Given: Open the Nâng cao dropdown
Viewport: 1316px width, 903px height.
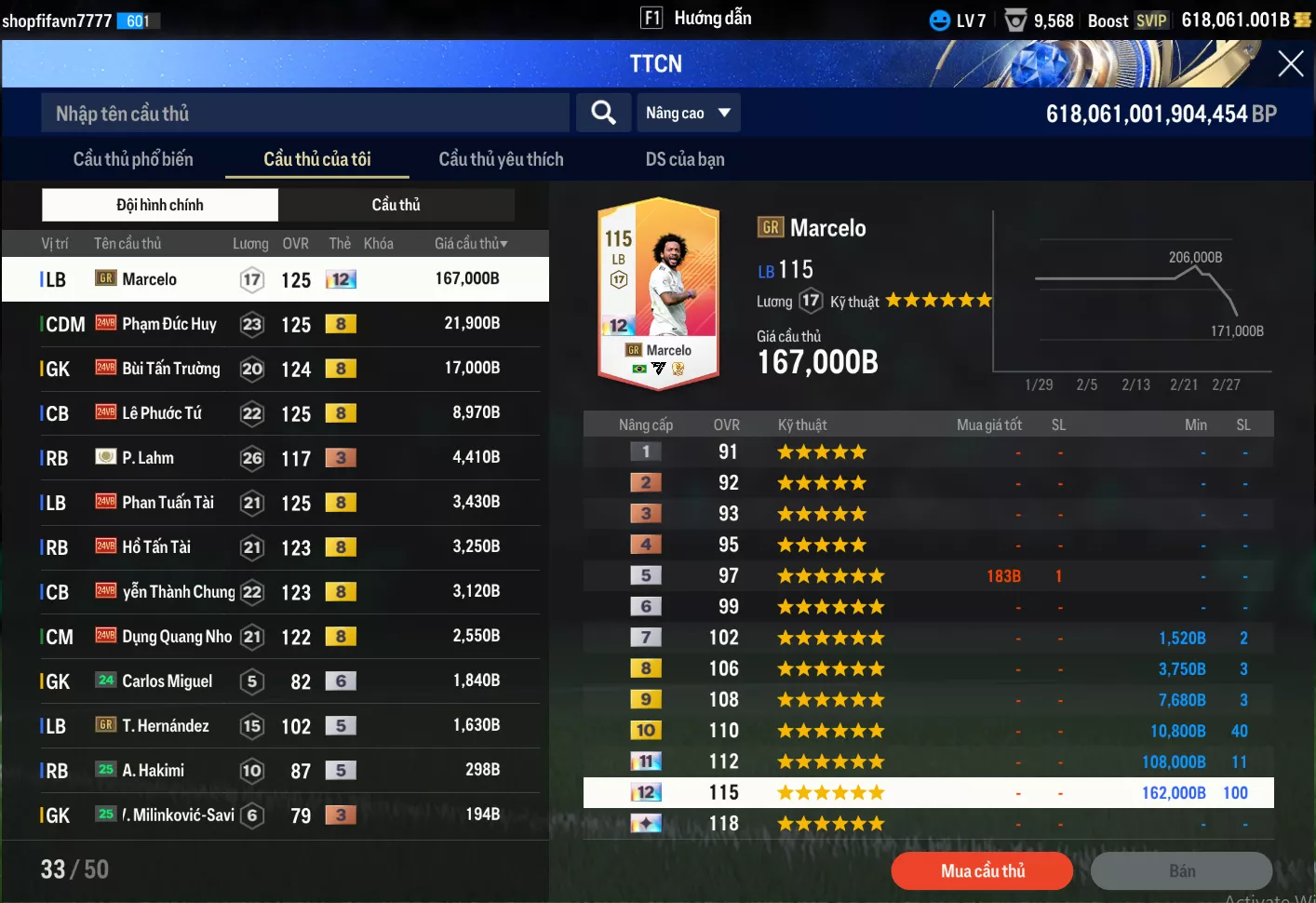Looking at the screenshot, I should click(x=688, y=114).
